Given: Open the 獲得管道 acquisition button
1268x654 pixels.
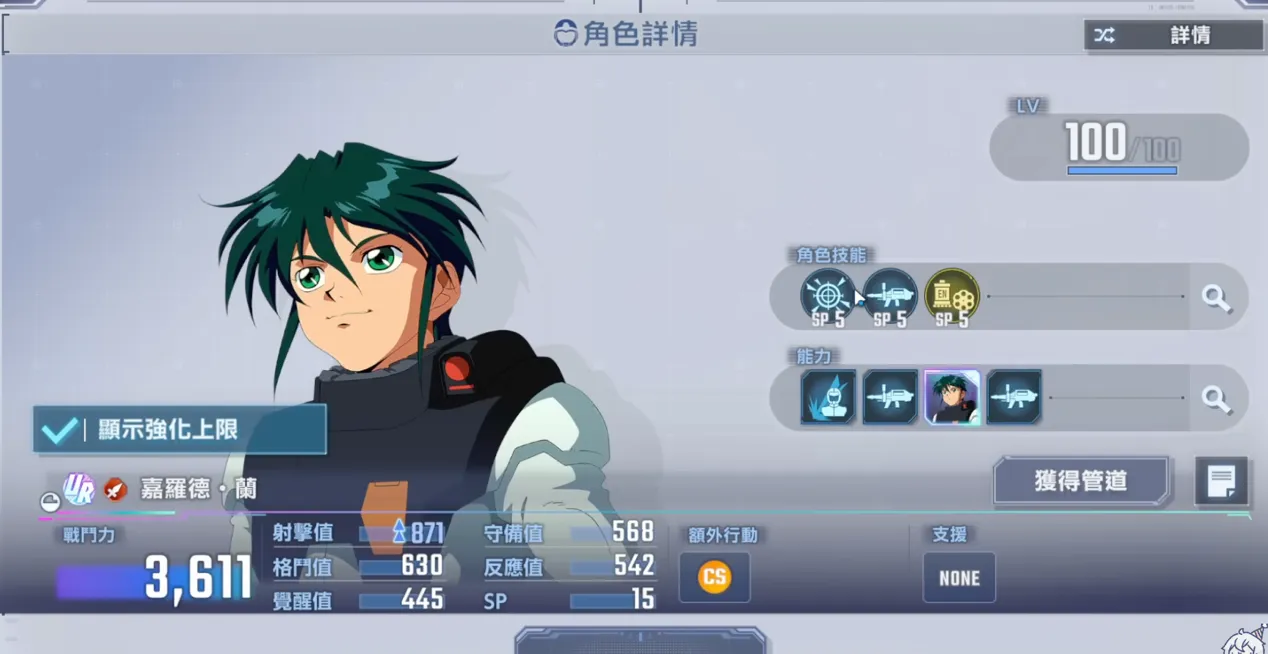Looking at the screenshot, I should coord(1080,481).
